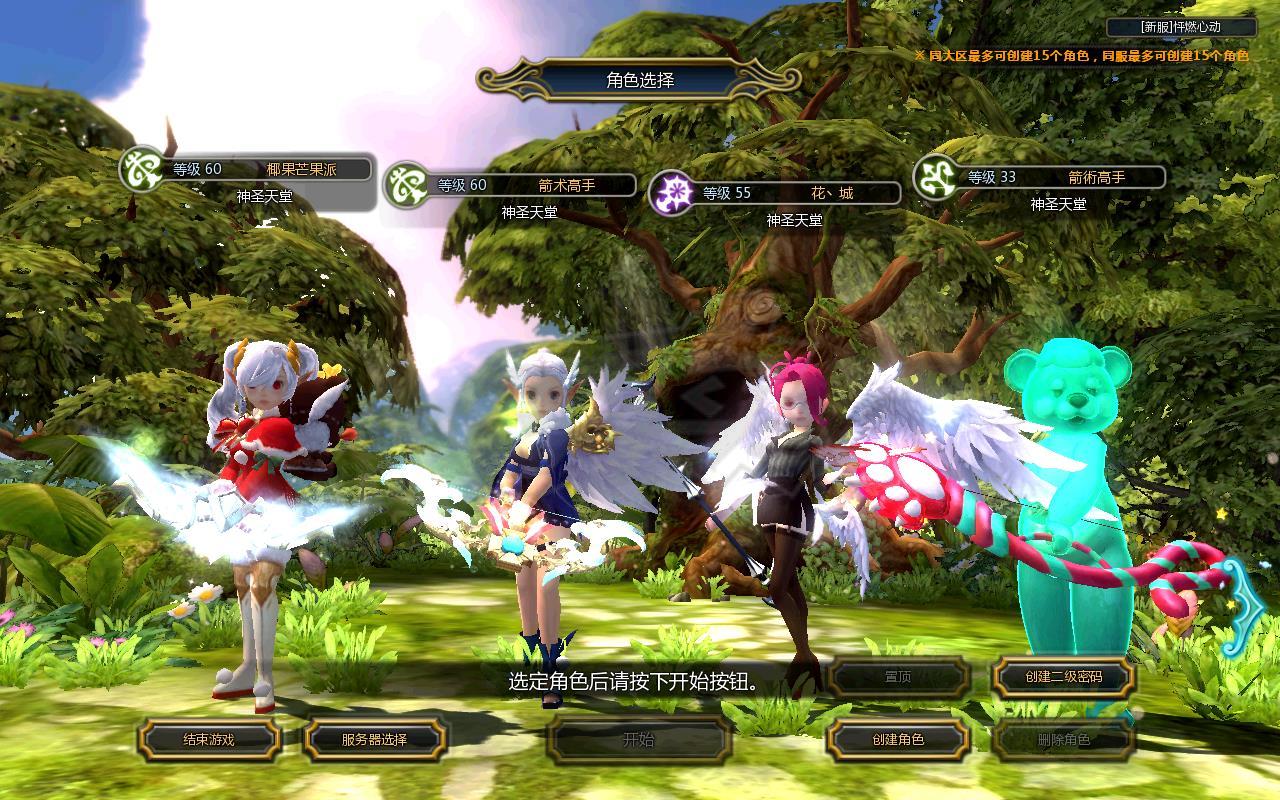Image resolution: width=1280 pixels, height=800 pixels.
Task: Open 服务器选择 server selection
Action: [x=374, y=740]
